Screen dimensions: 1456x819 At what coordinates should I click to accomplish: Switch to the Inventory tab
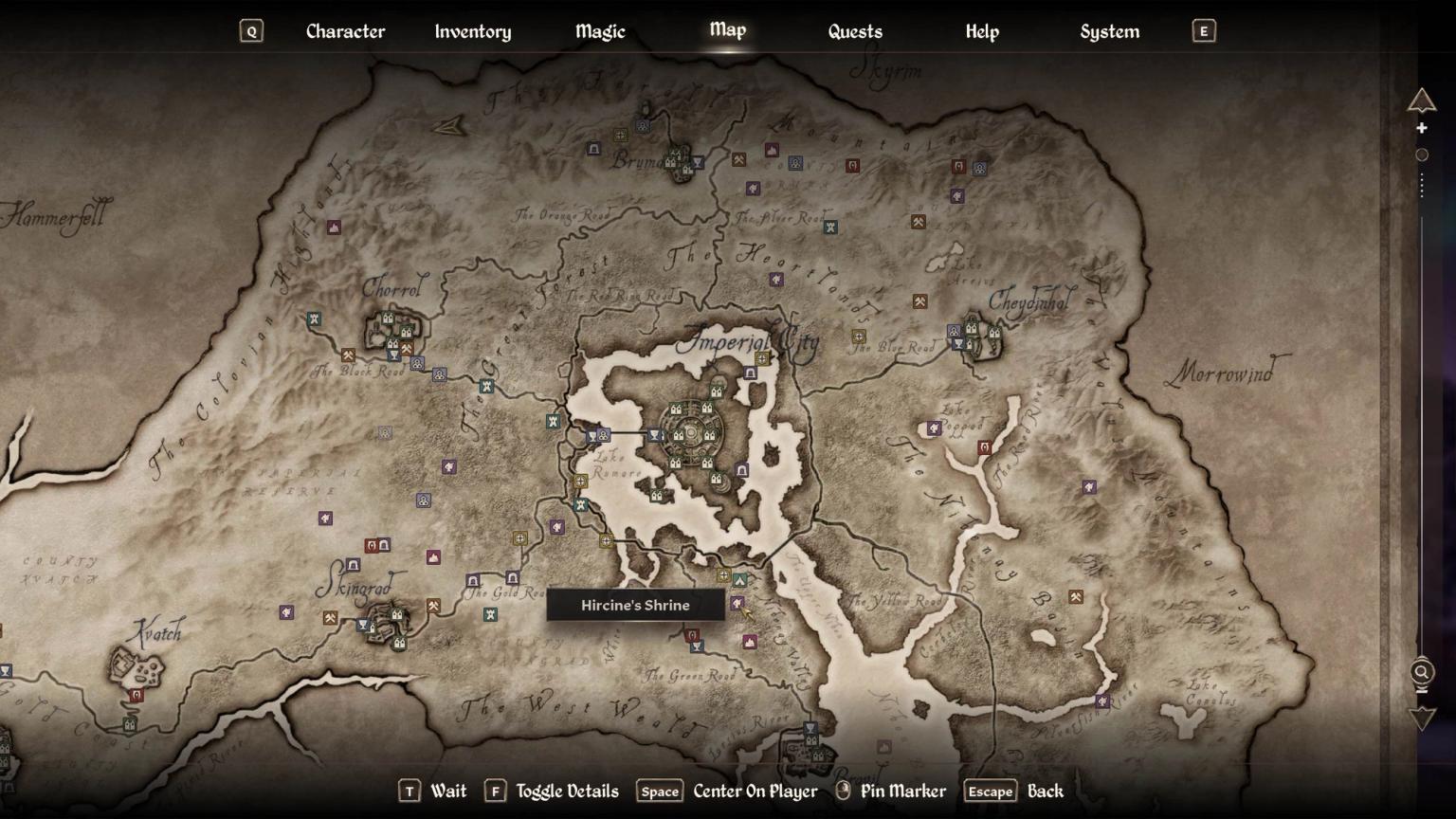472,31
